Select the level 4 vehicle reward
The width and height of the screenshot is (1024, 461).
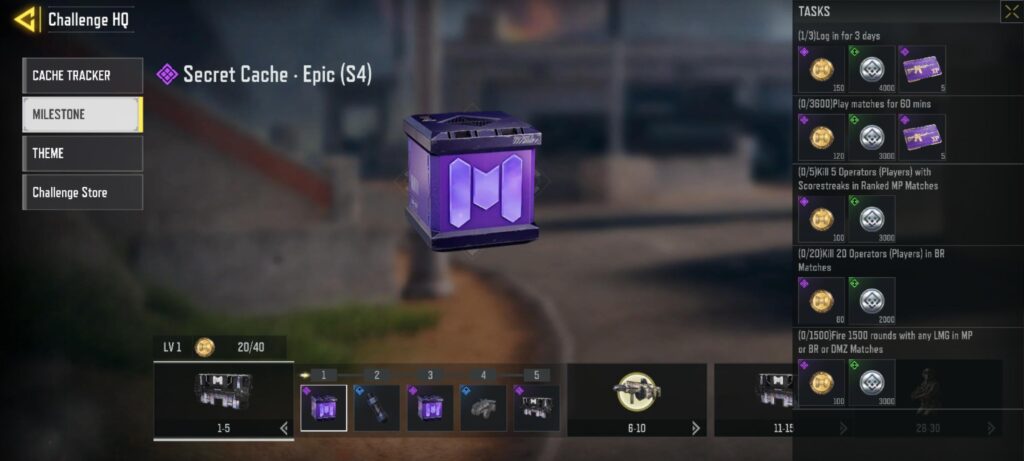click(x=483, y=408)
